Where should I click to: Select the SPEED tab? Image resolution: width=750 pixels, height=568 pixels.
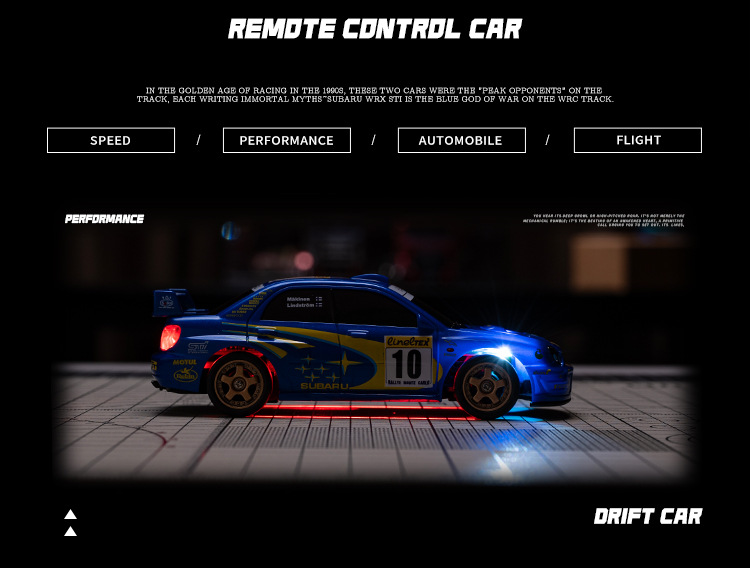[x=111, y=140]
